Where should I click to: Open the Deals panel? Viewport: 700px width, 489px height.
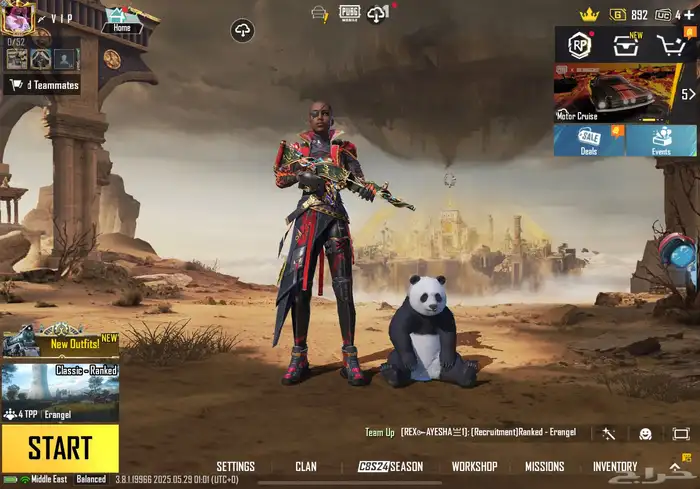(x=589, y=140)
